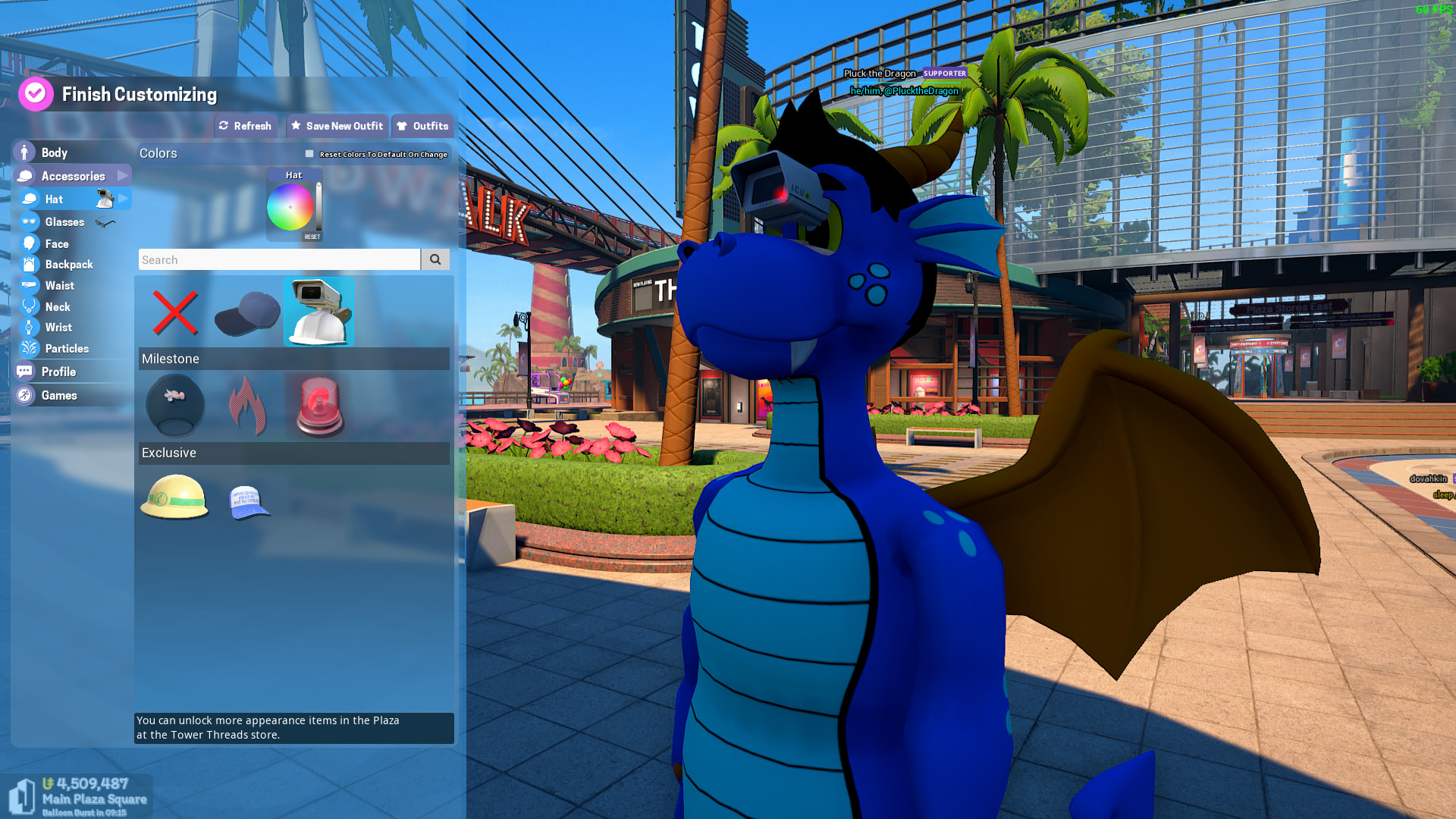Save New Outfit
Screen dimensions: 1456x819
(x=337, y=126)
